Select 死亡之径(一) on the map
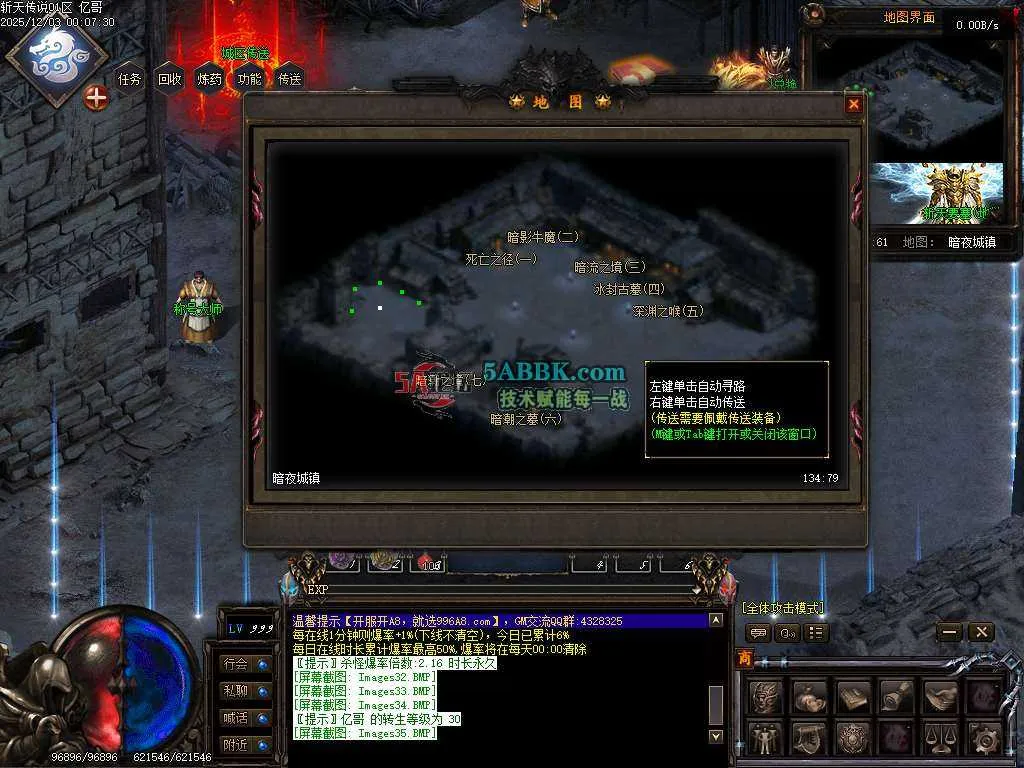The height and width of the screenshot is (768, 1024). coord(501,259)
